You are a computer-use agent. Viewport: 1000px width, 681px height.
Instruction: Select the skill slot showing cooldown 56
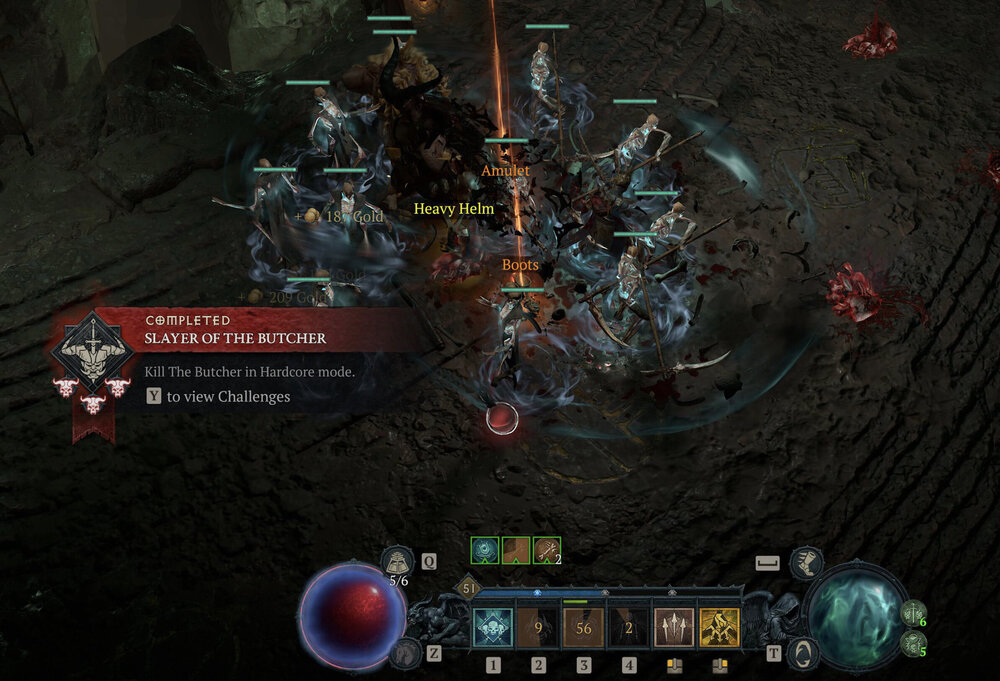583,628
